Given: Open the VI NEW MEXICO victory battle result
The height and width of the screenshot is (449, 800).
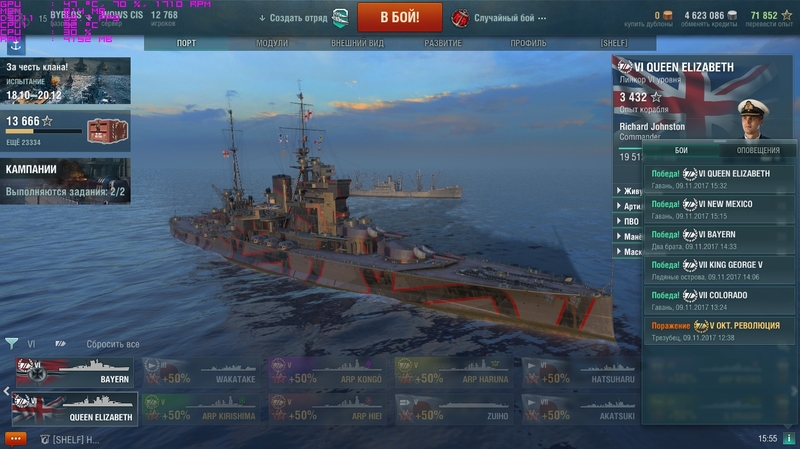Looking at the screenshot, I should tap(718, 208).
